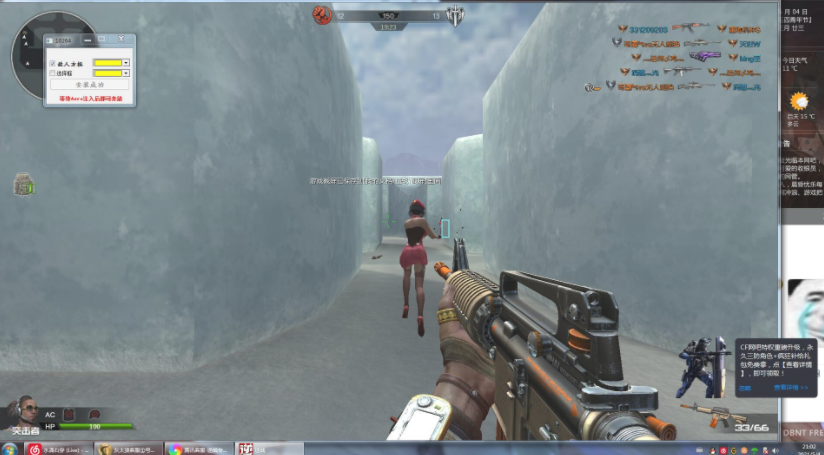Click the weather sun icon in sidebar
The width and height of the screenshot is (824, 455).
799,102
